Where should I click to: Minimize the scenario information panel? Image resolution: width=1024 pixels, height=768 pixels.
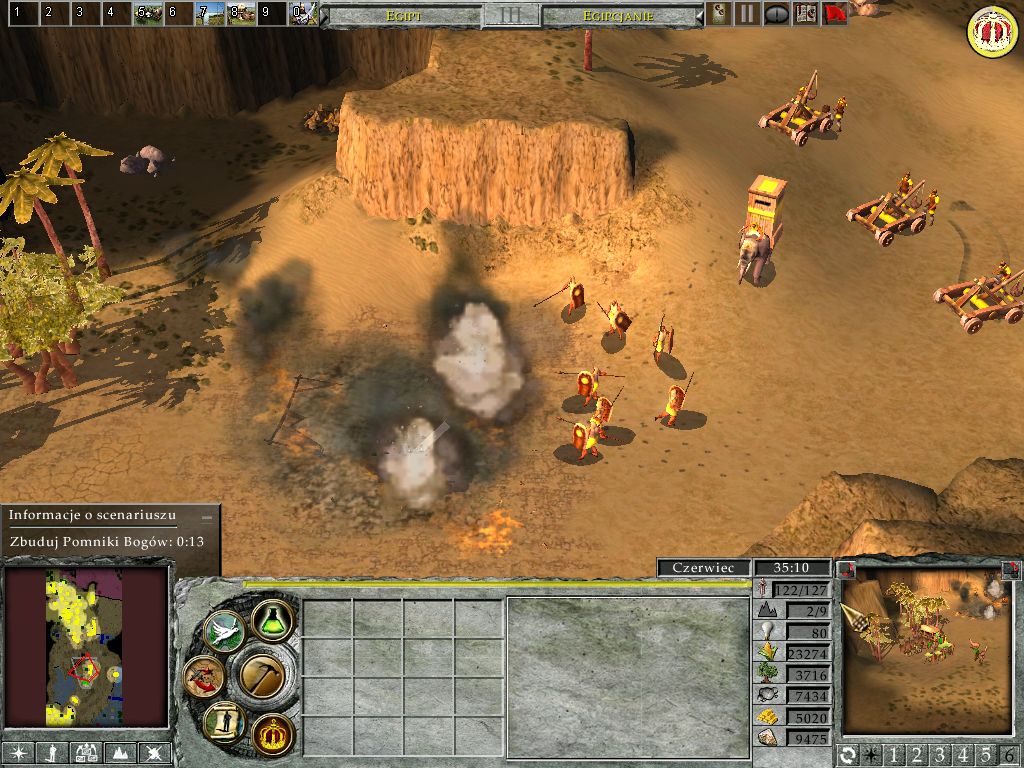(x=207, y=516)
